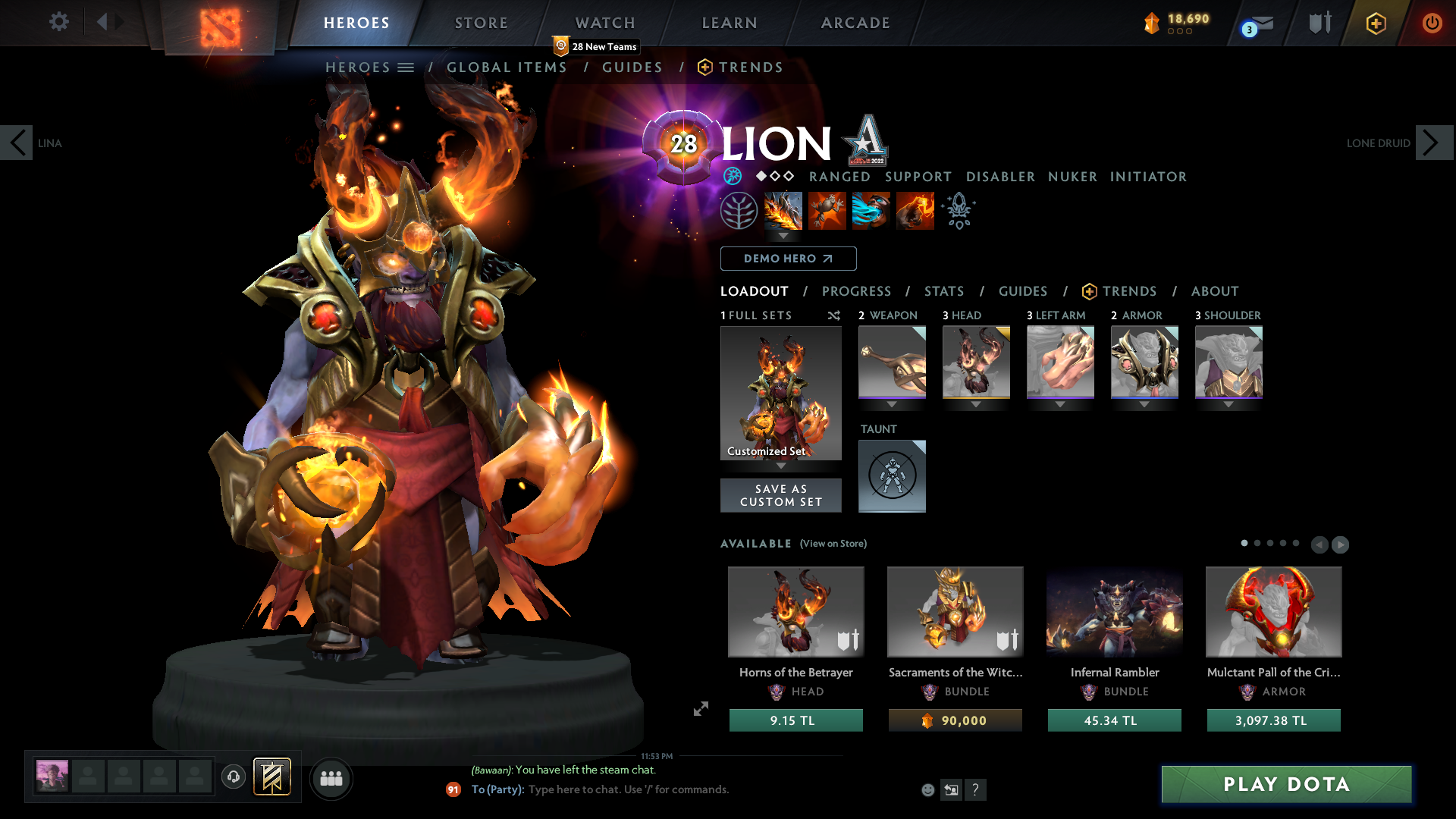
Task: Click the DEMO HERO button
Action: [788, 259]
